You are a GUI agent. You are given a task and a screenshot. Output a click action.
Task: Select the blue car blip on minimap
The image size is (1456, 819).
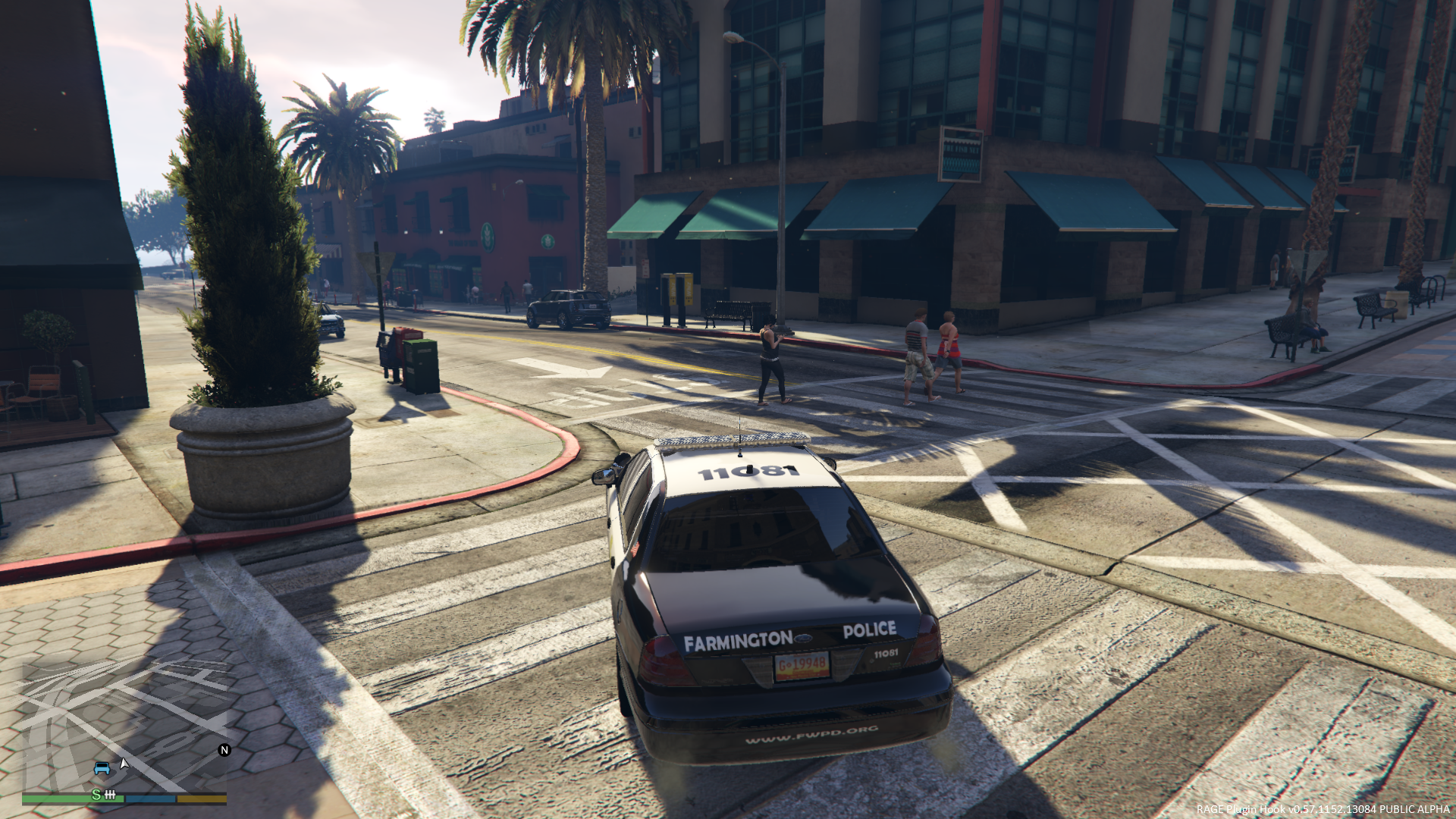pos(102,768)
